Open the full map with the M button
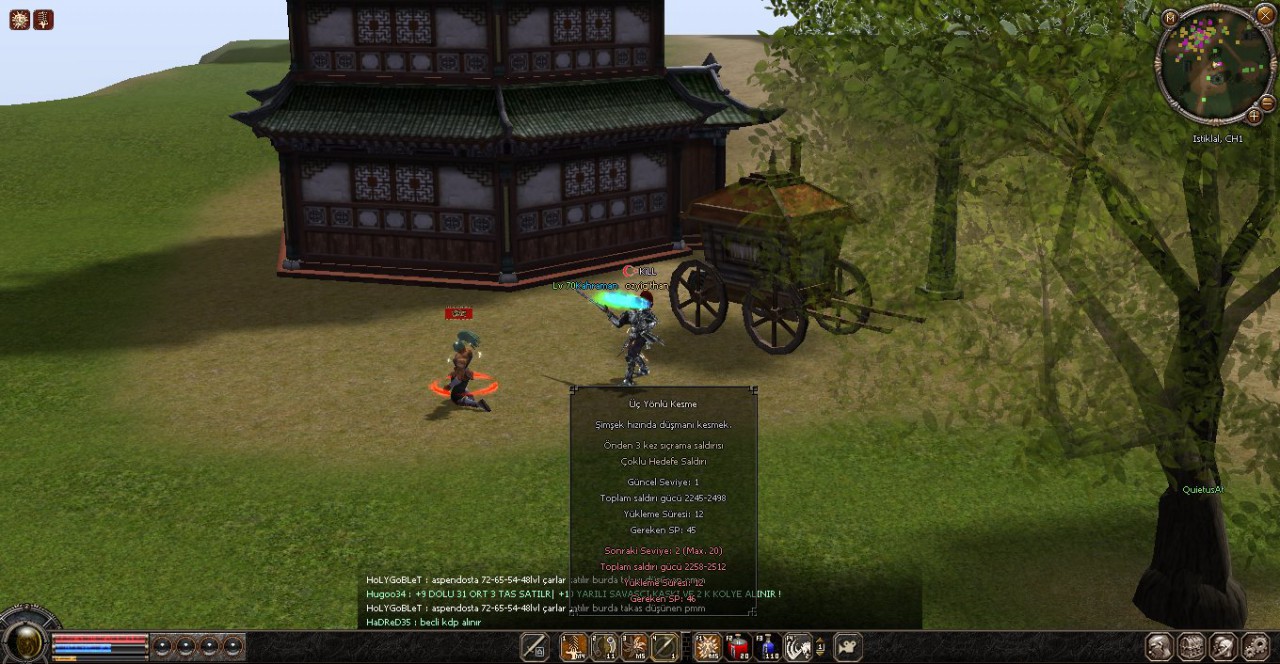Image resolution: width=1280 pixels, height=664 pixels. [x=1170, y=17]
